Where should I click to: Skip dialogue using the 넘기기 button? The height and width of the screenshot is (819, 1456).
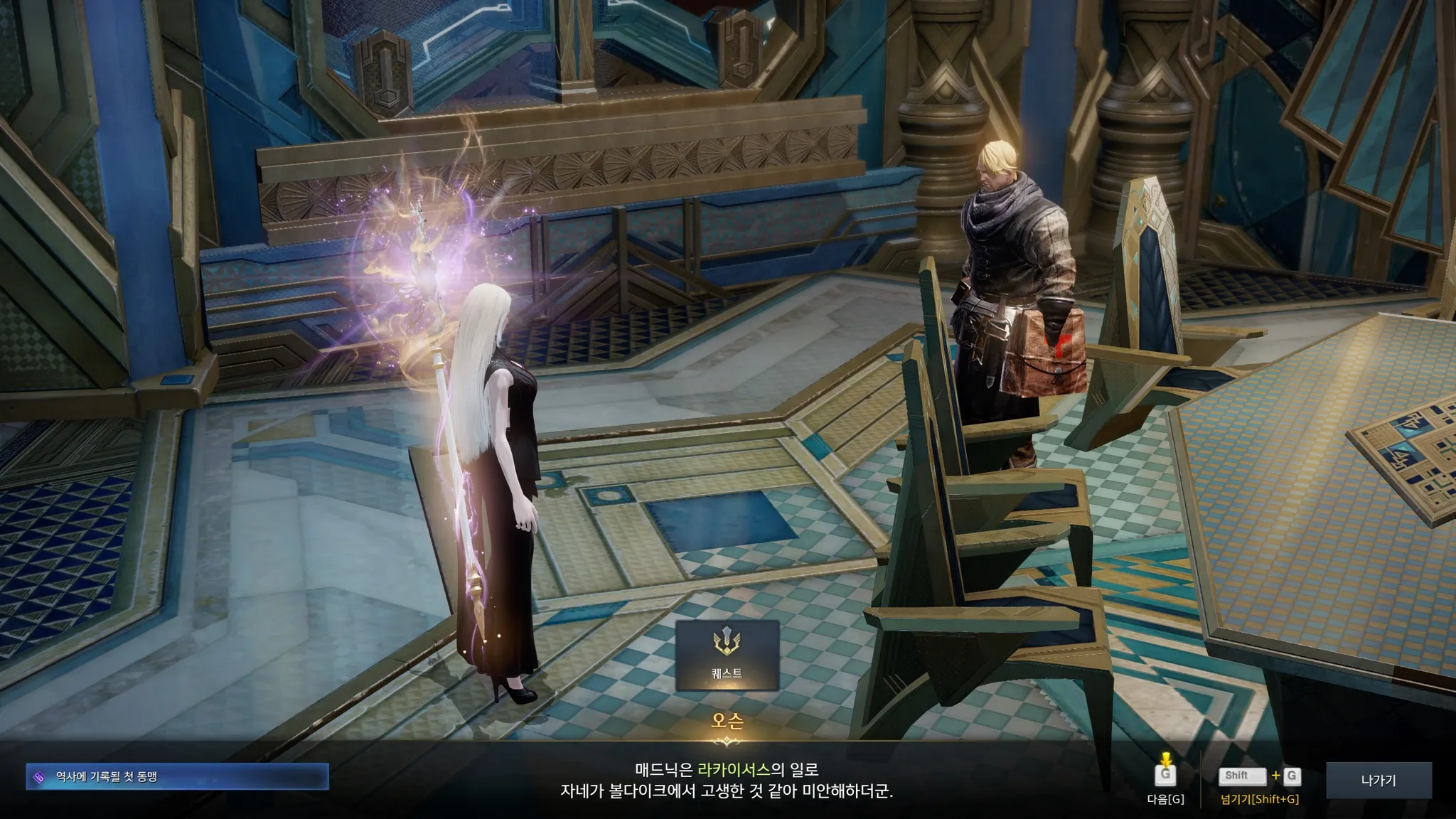(1259, 777)
